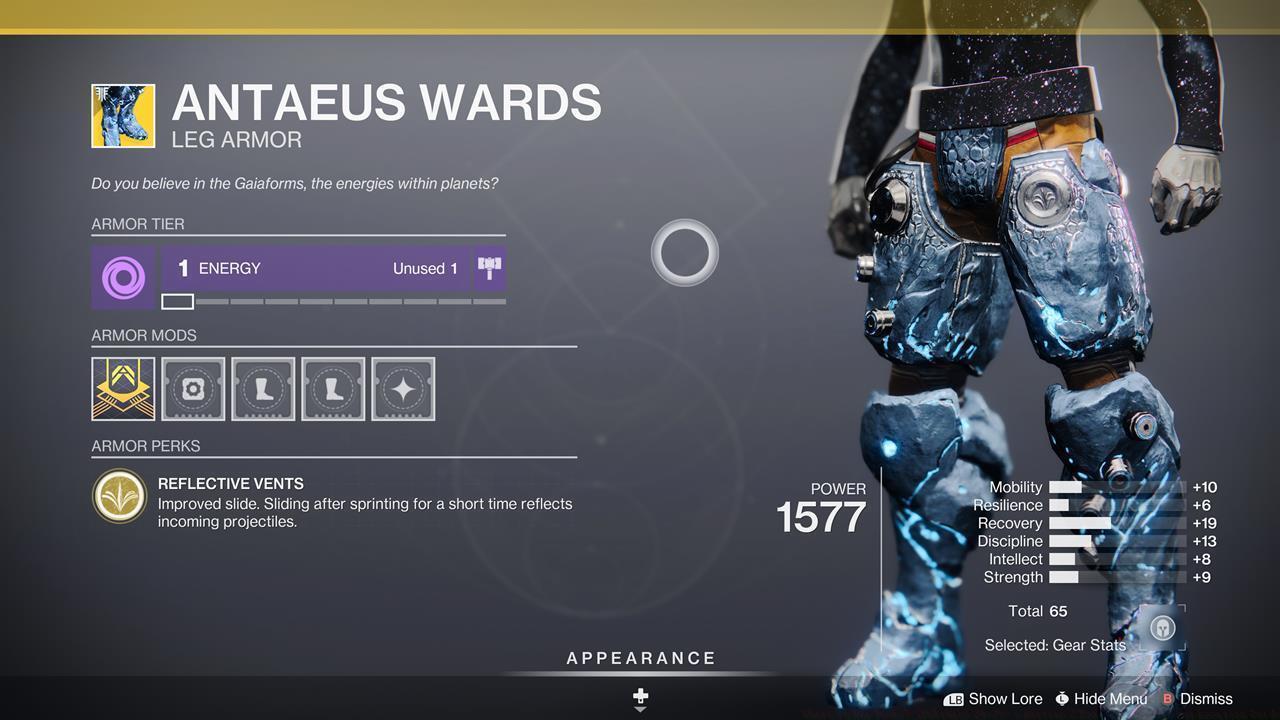The height and width of the screenshot is (720, 1280).
Task: Open the Appearance section
Action: (641, 659)
